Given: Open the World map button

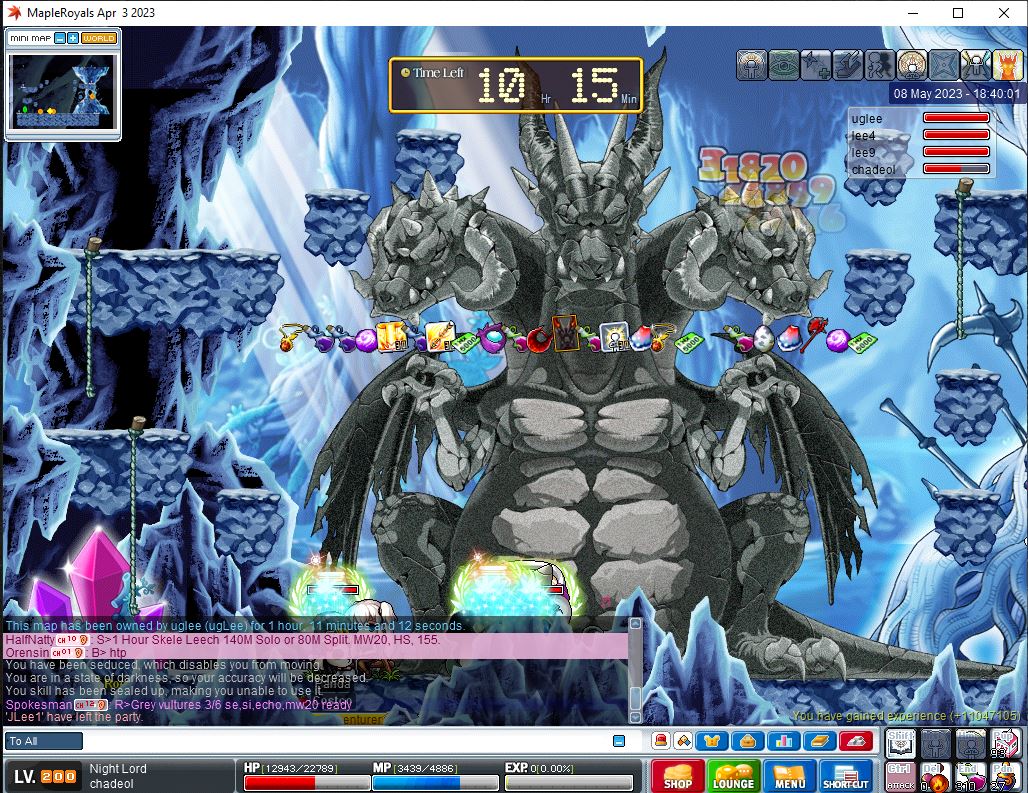Looking at the screenshot, I should tap(99, 38).
